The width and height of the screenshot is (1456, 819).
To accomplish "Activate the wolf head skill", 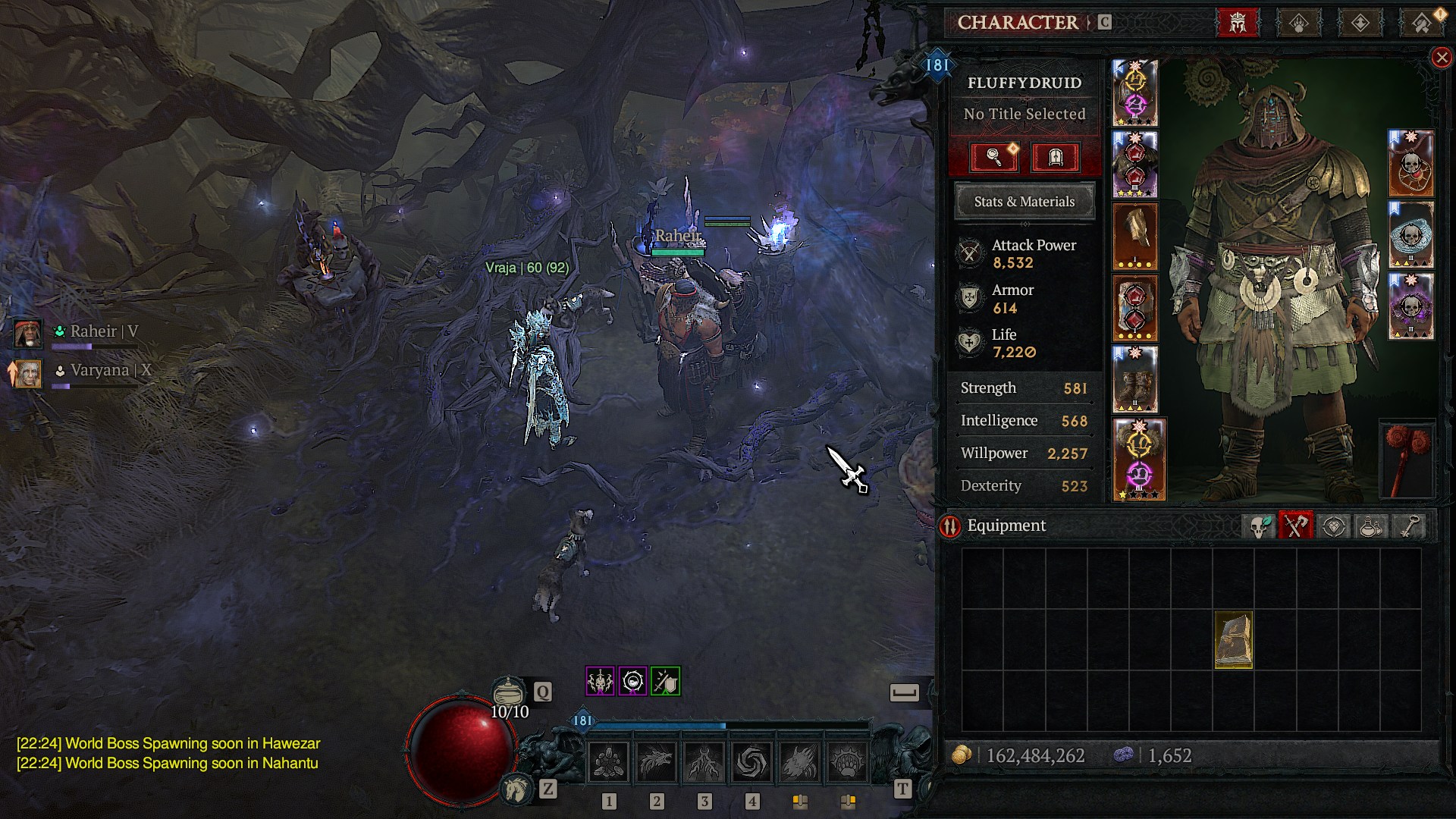I will [656, 762].
